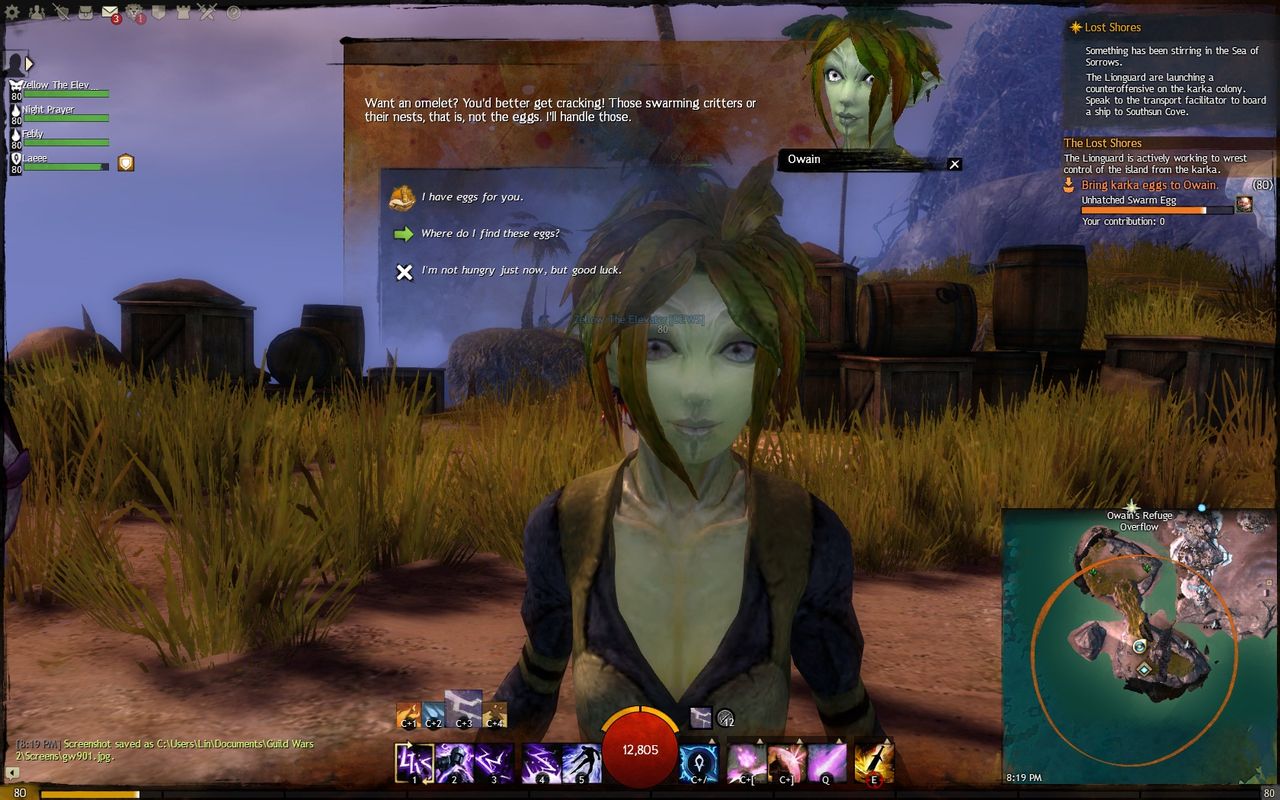Viewport: 1280px width, 800px height.
Task: Expand the party portrait arrow
Action: pyautogui.click(x=29, y=64)
